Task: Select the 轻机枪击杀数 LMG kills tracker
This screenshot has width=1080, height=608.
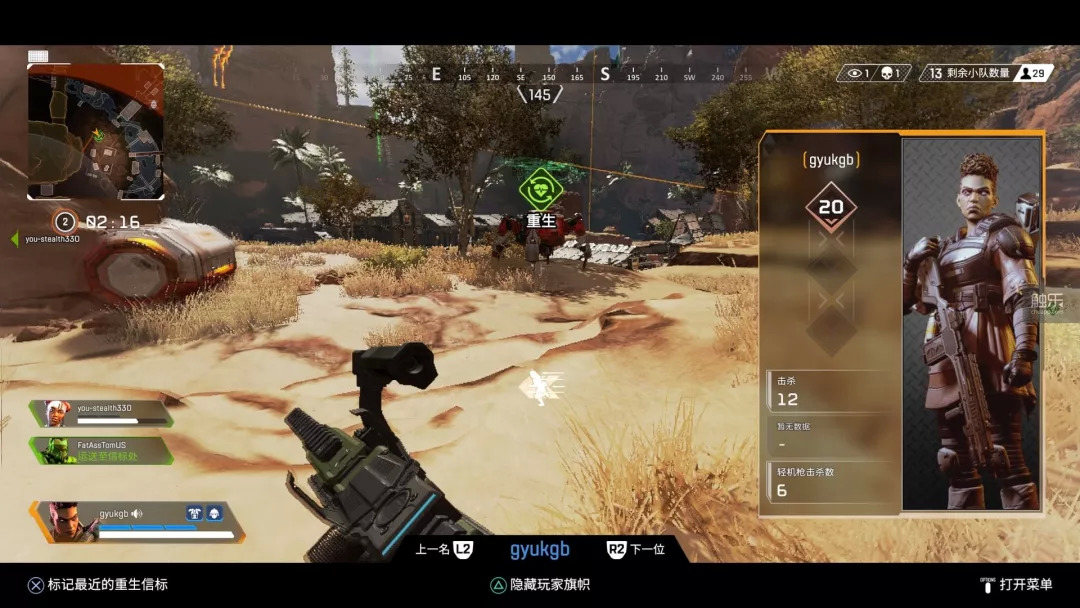Action: click(831, 482)
